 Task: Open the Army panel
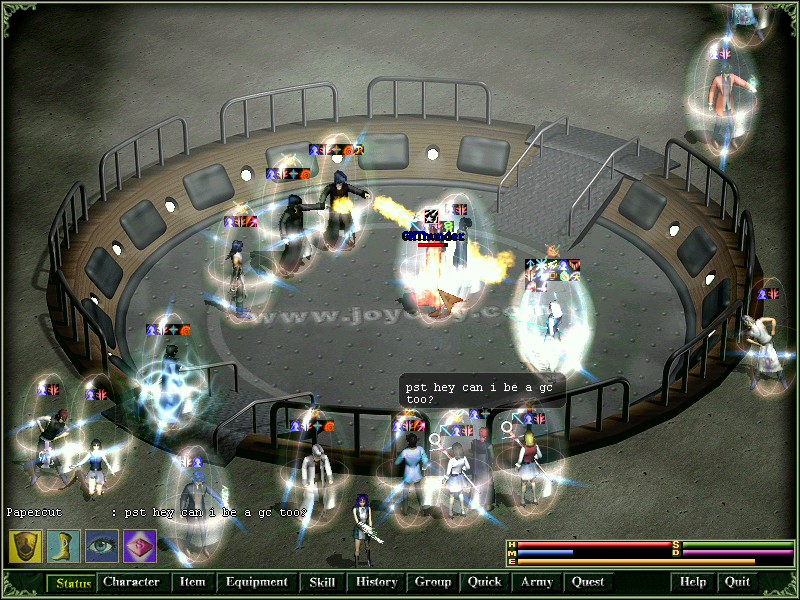537,582
